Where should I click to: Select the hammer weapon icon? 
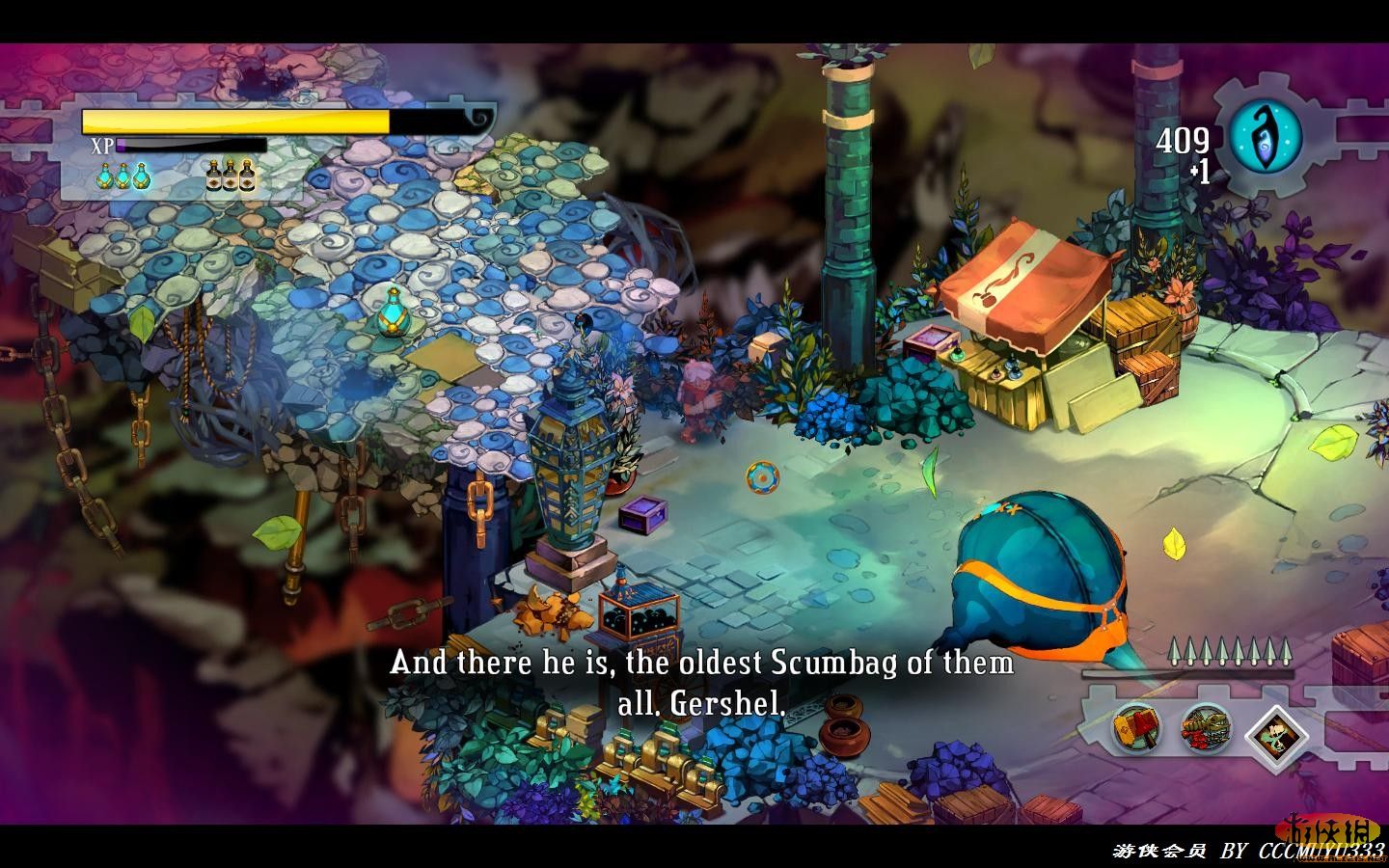(x=1138, y=729)
